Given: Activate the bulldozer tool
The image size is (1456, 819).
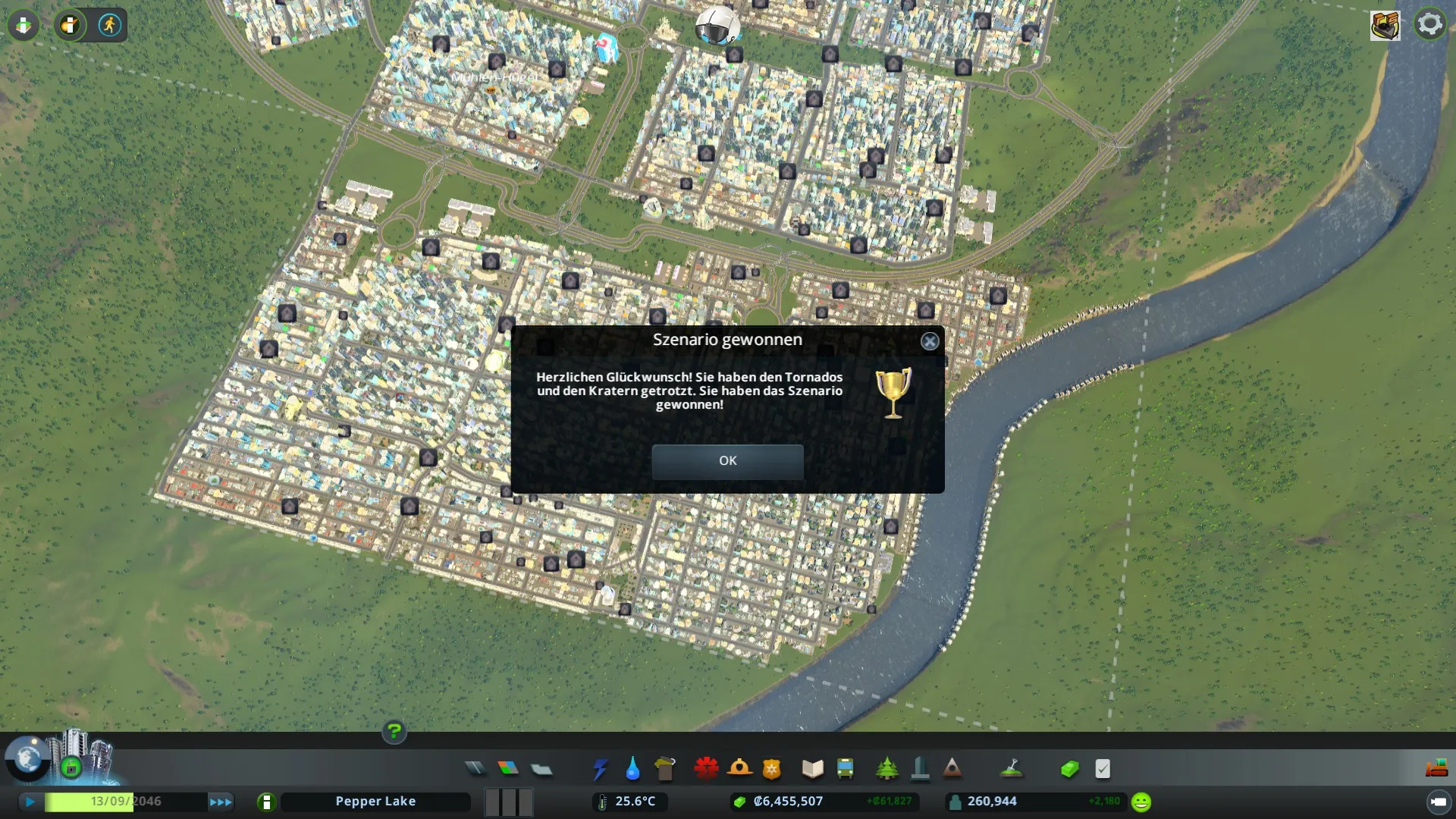Looking at the screenshot, I should tap(1436, 769).
